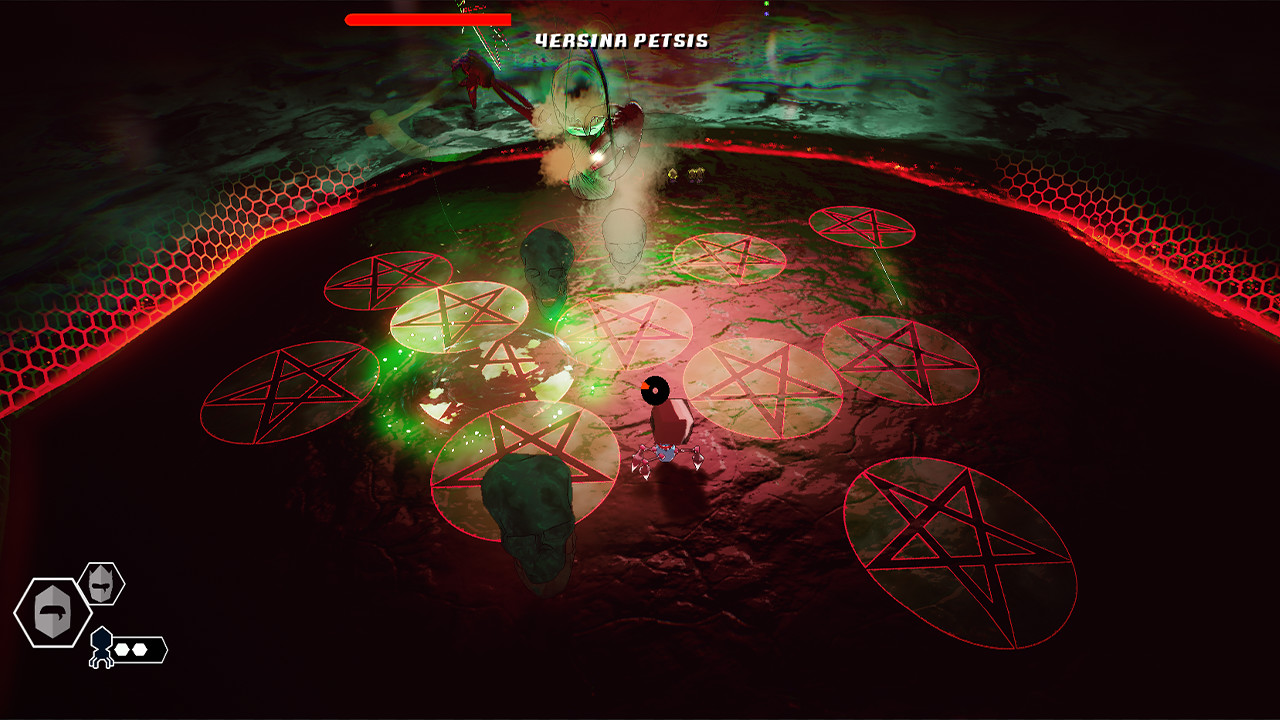The height and width of the screenshot is (720, 1280).
Task: Choose the small horned helmet hexagon
Action: [101, 583]
